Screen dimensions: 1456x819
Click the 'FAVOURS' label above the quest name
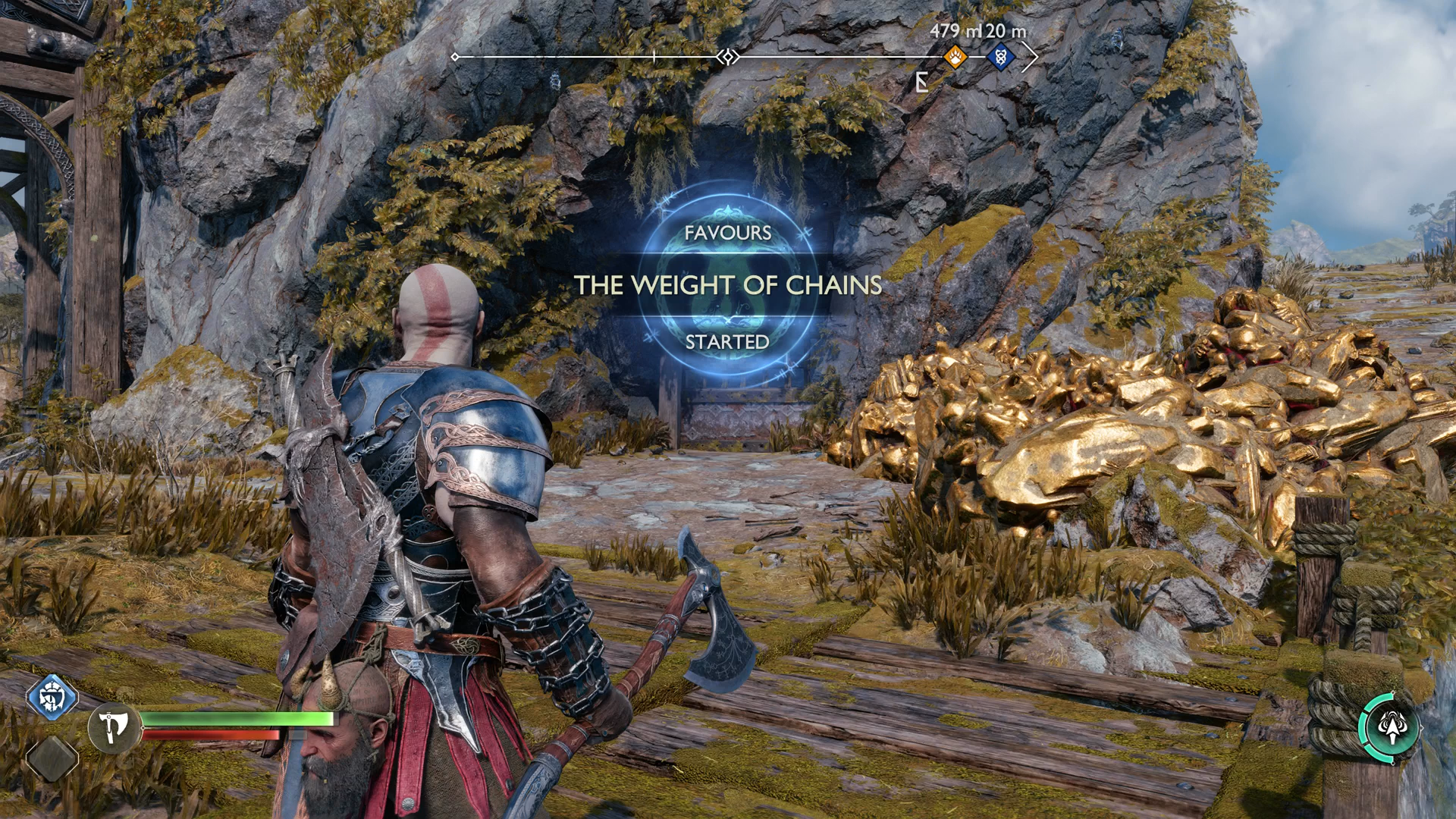[x=730, y=234]
